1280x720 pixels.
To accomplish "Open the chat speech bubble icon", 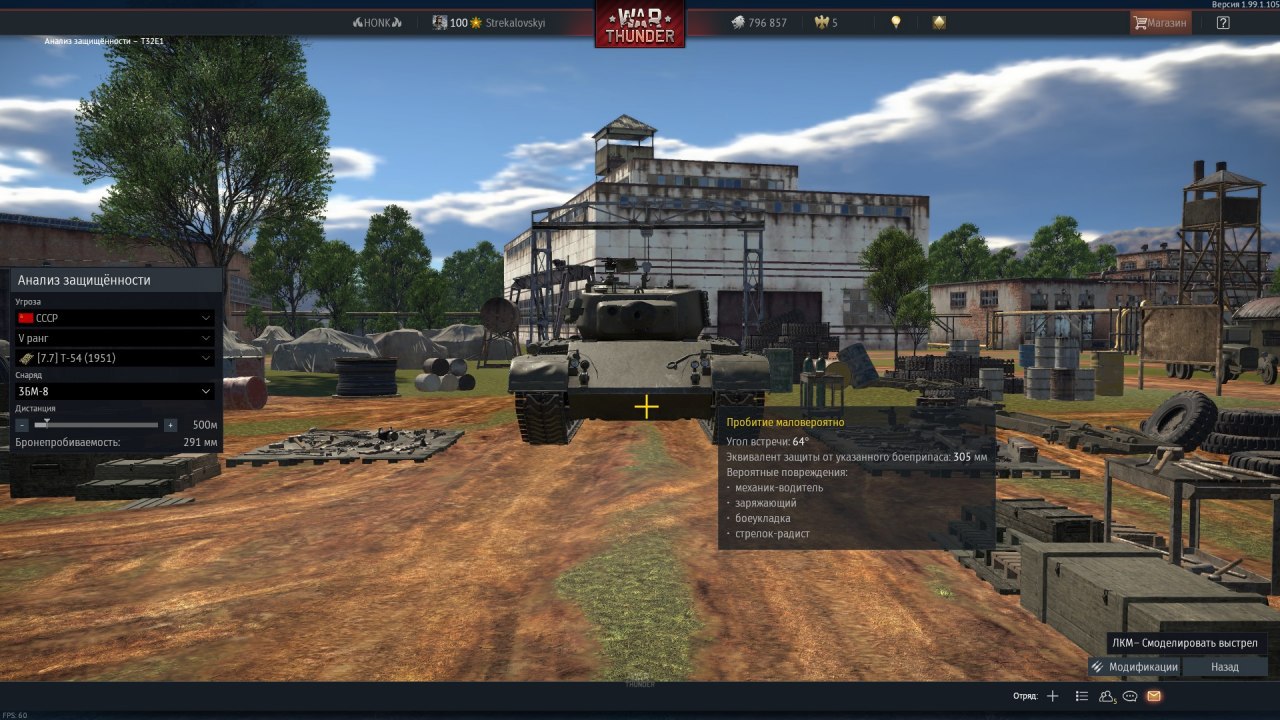I will coord(1130,696).
